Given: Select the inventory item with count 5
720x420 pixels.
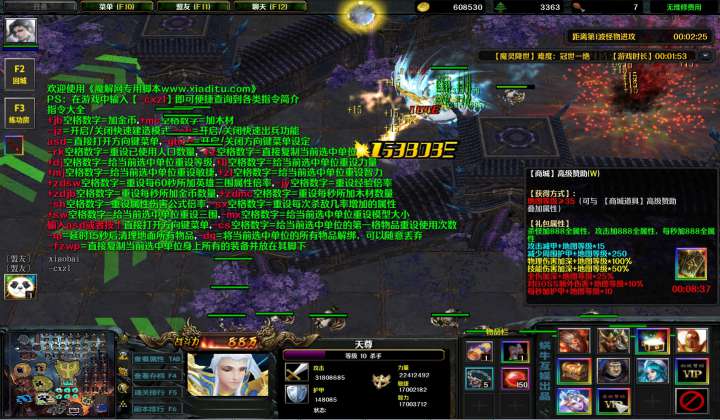Looking at the screenshot, I should pos(479,378).
